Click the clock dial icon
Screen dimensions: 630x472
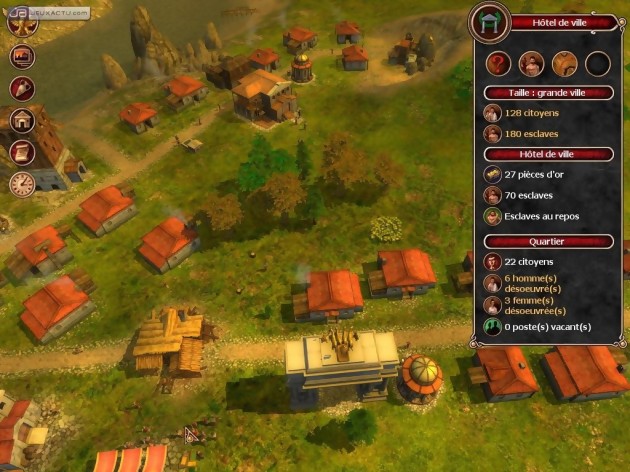point(21,184)
